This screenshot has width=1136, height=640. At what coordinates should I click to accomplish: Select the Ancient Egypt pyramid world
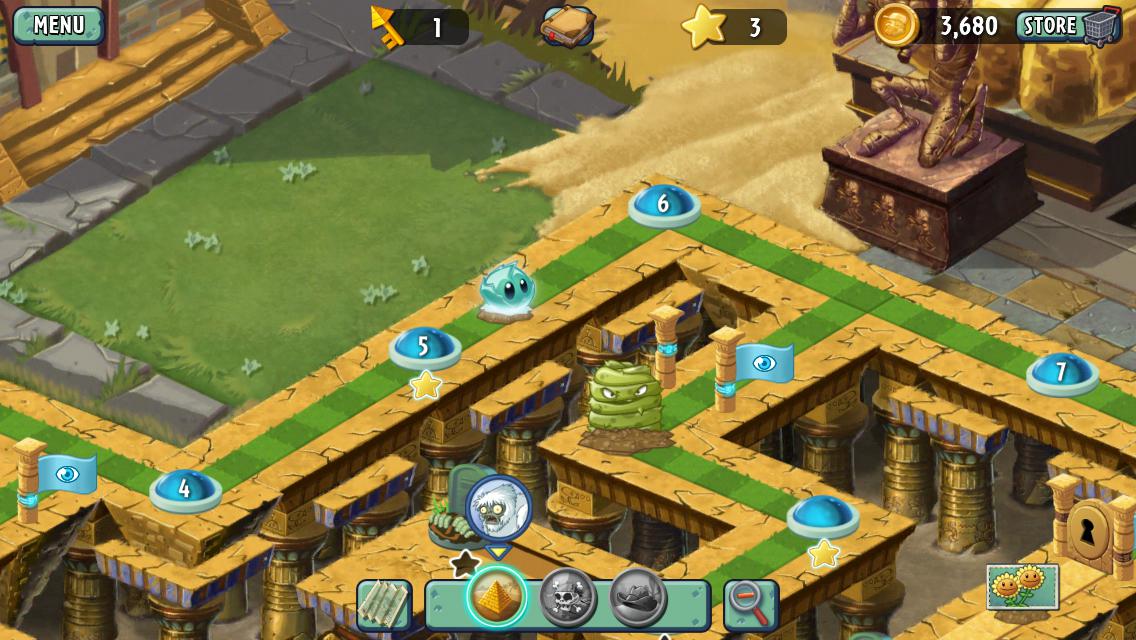[497, 598]
